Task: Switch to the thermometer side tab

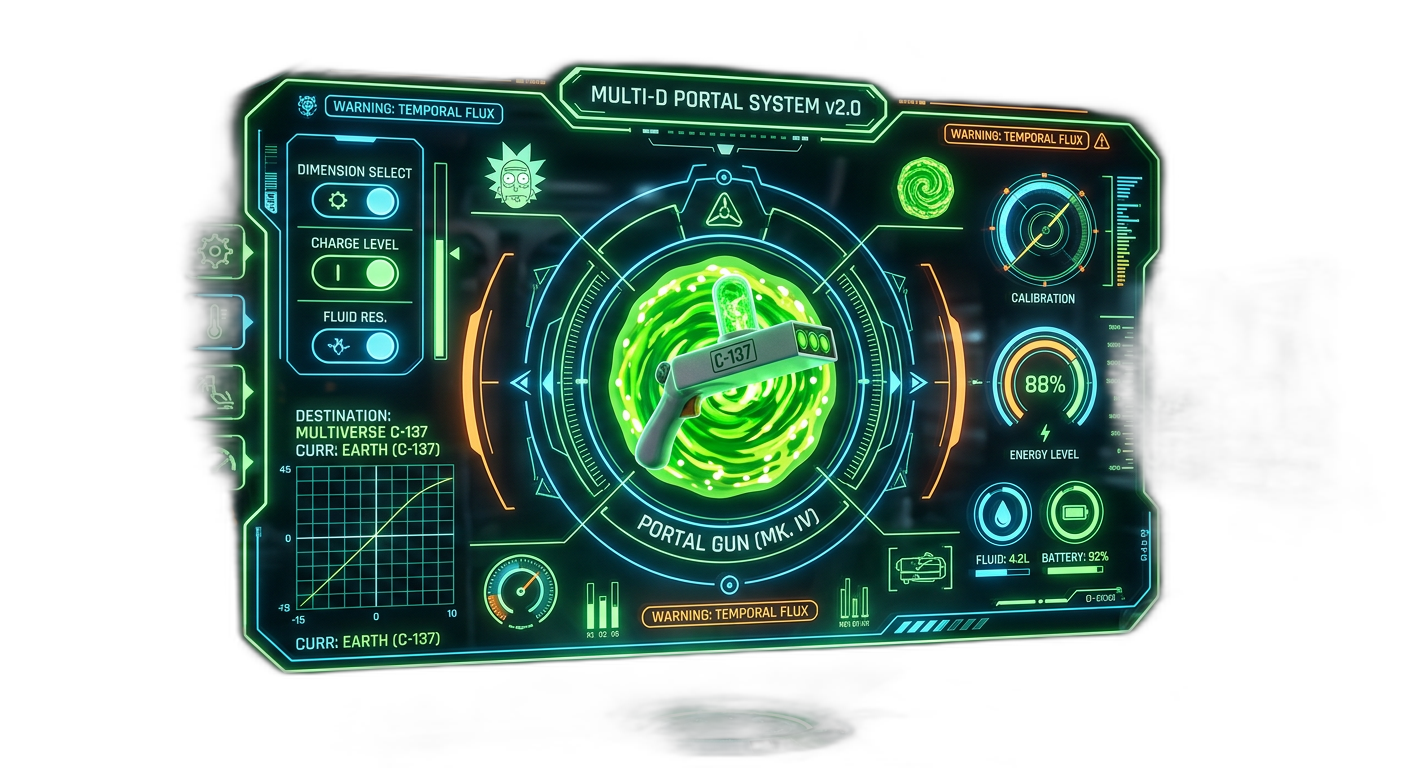Action: (216, 322)
